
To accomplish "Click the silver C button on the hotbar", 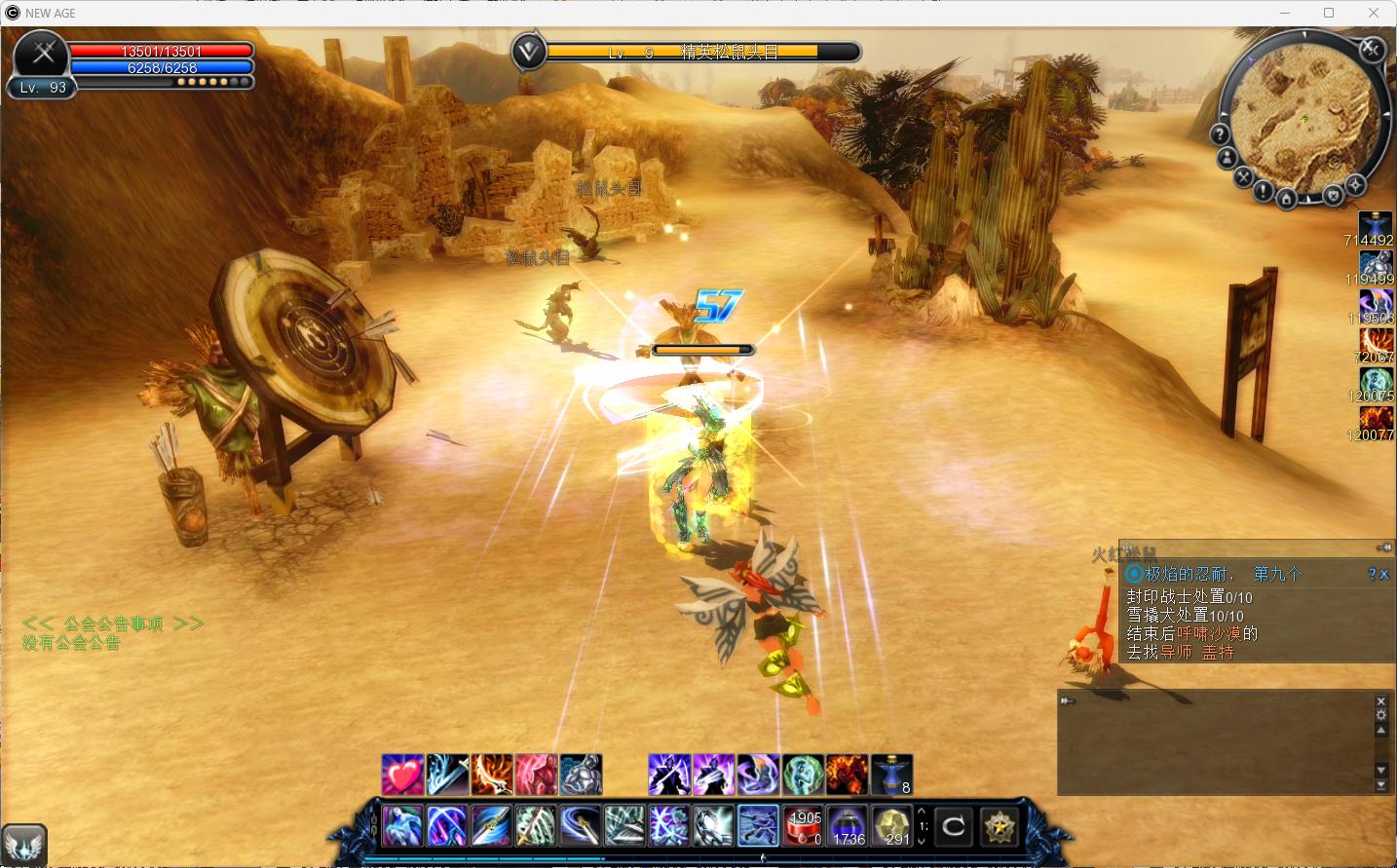I will (x=953, y=827).
